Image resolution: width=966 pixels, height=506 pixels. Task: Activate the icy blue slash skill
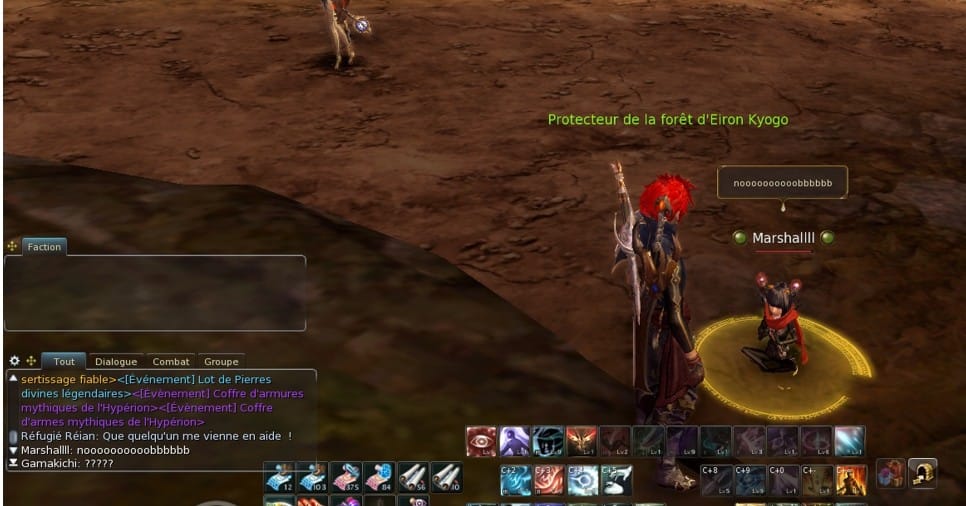850,441
